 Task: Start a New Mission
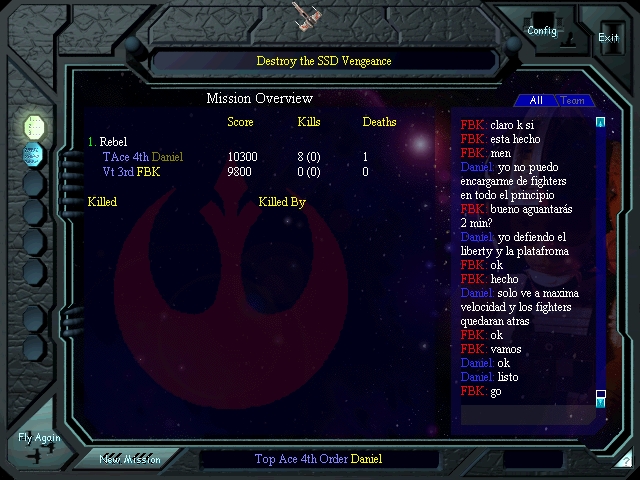point(129,459)
